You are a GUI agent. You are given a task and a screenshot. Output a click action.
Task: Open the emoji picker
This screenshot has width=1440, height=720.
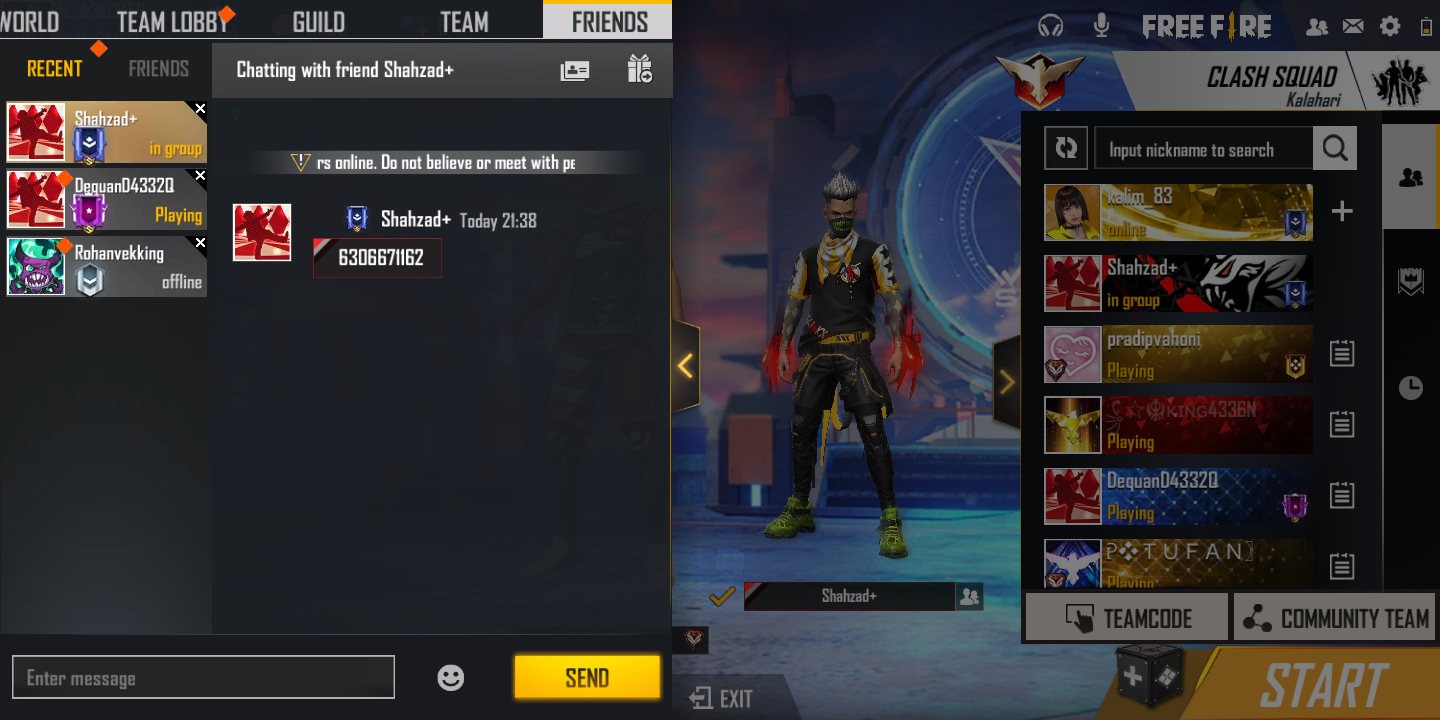point(451,678)
